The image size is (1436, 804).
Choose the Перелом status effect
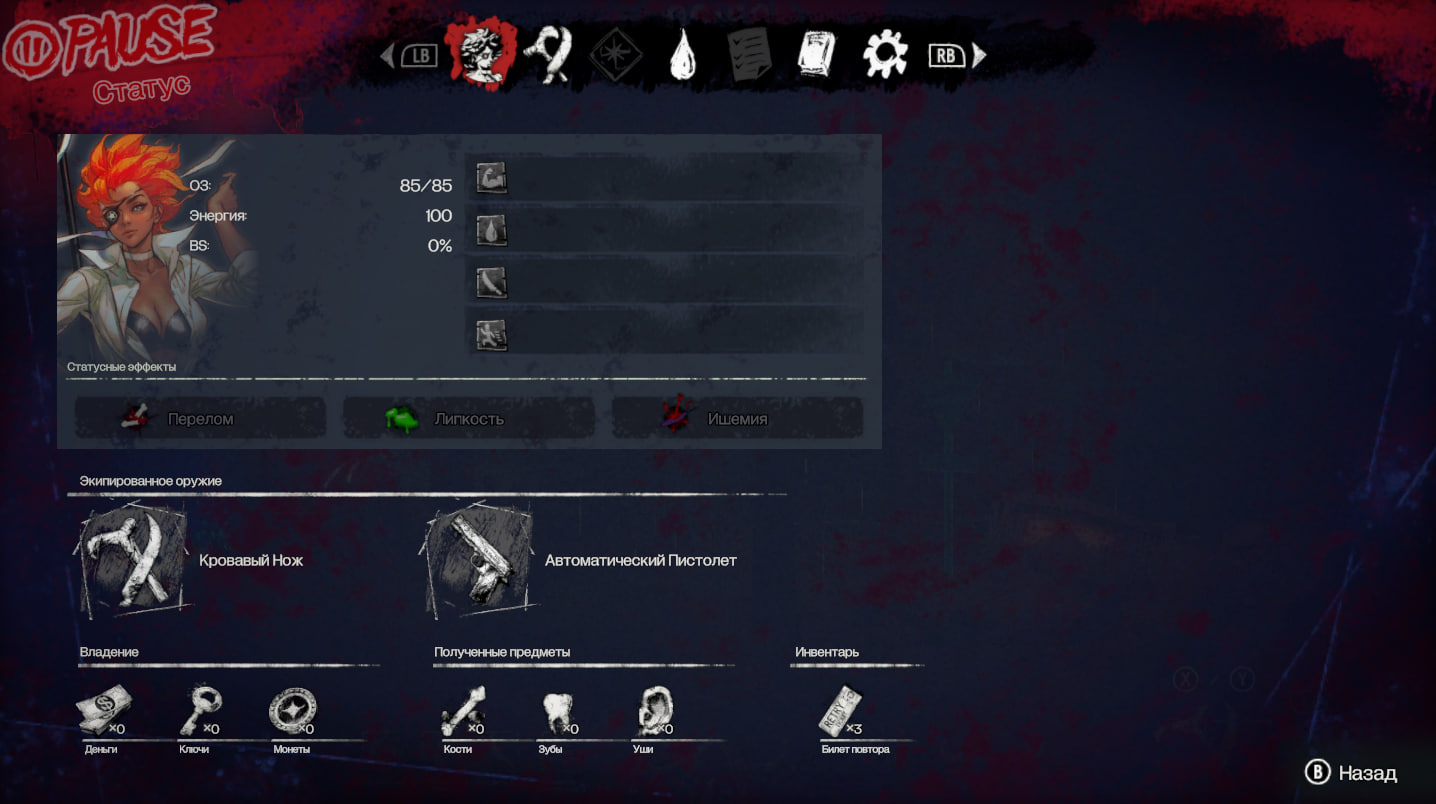click(200, 418)
